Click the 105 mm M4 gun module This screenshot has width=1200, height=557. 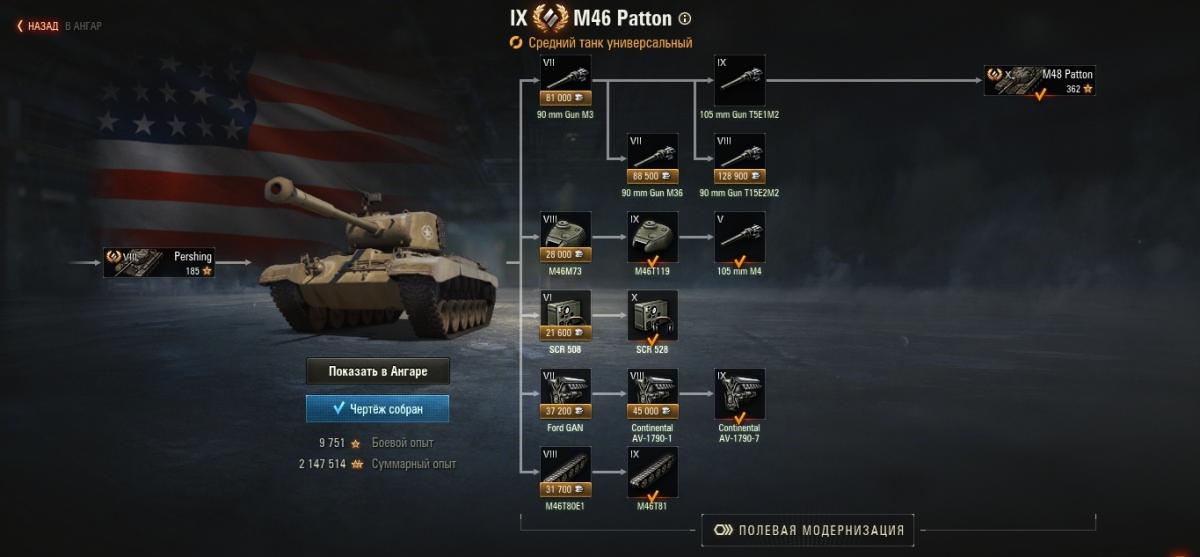740,237
